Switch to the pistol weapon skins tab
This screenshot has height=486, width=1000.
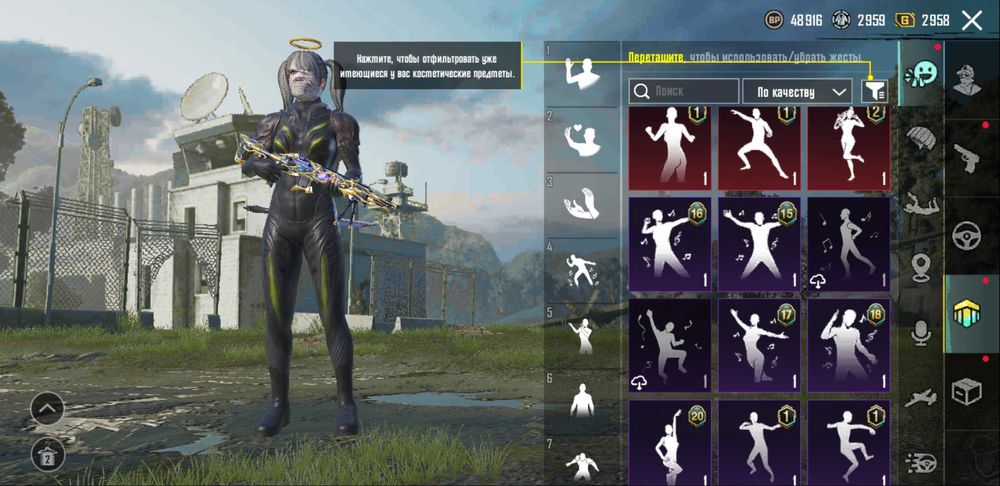pyautogui.click(x=970, y=158)
